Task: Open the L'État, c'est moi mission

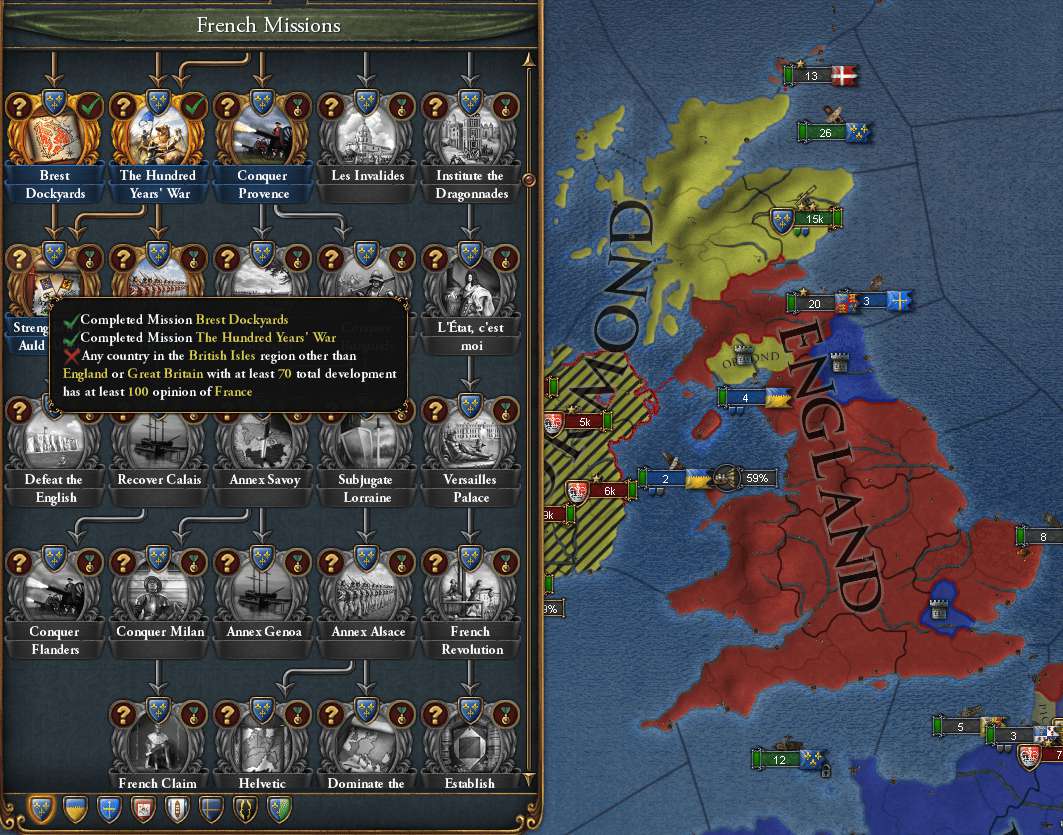Action: point(470,285)
